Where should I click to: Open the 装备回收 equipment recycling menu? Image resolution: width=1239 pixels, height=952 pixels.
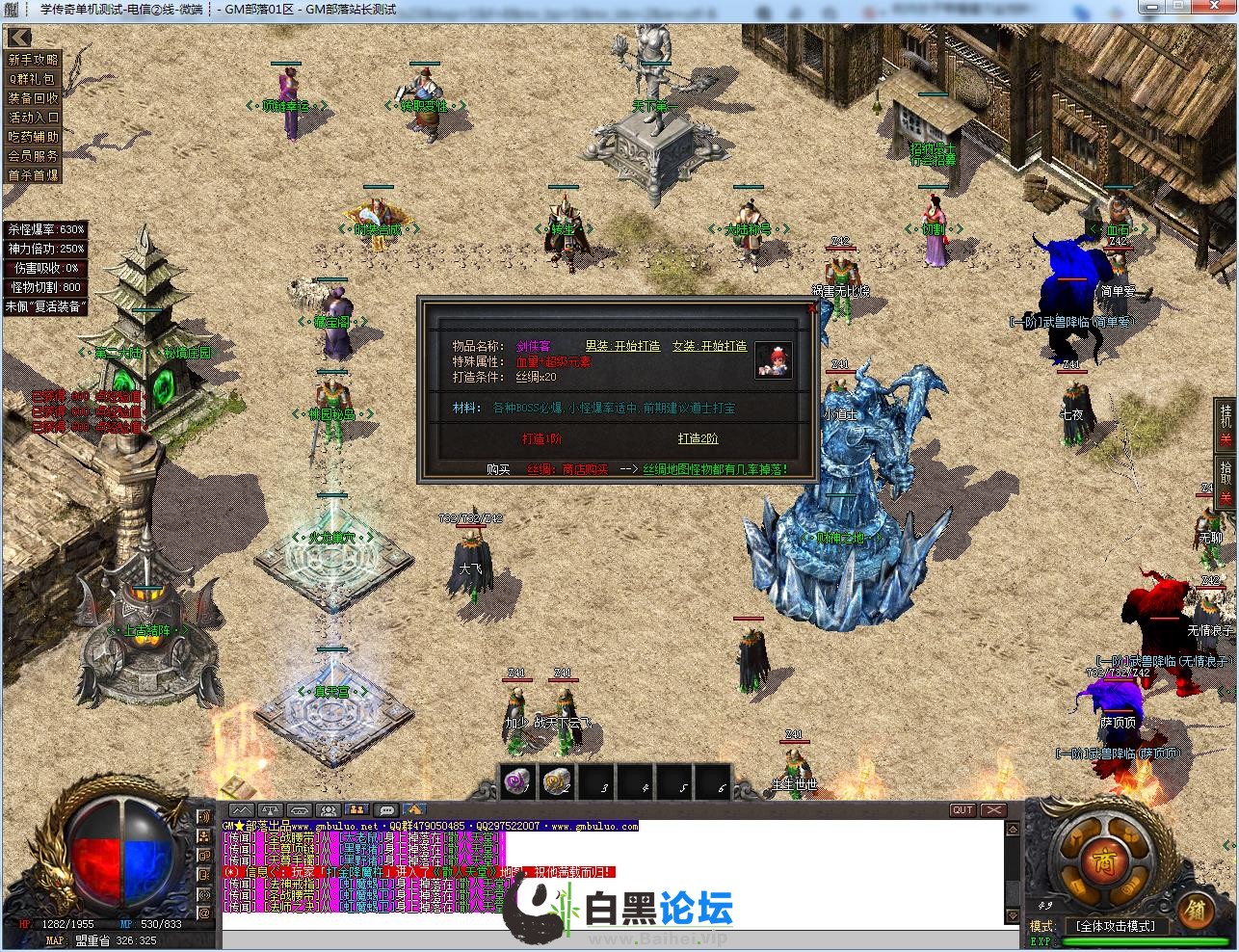point(34,98)
